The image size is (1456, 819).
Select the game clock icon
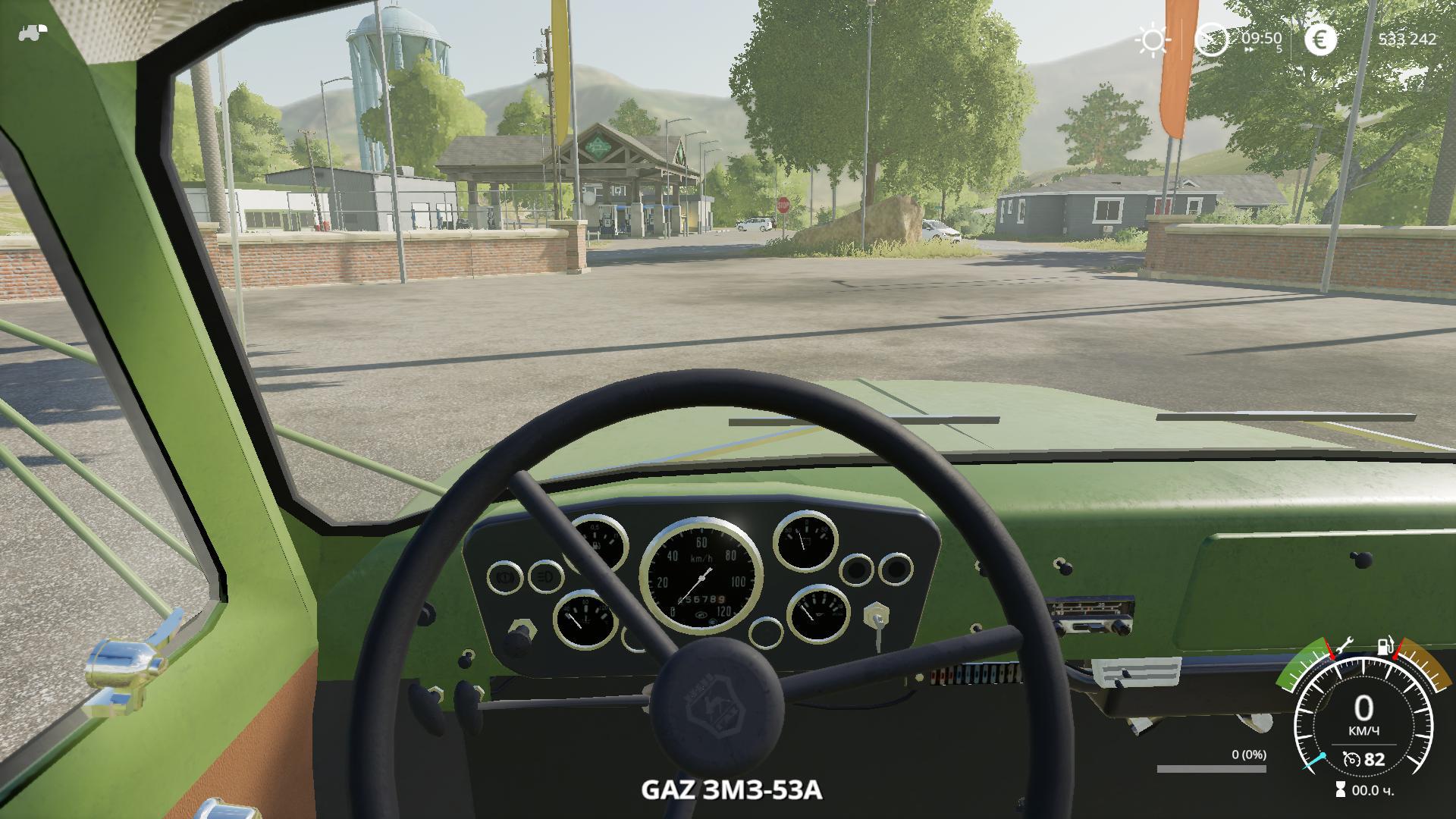tap(1211, 39)
